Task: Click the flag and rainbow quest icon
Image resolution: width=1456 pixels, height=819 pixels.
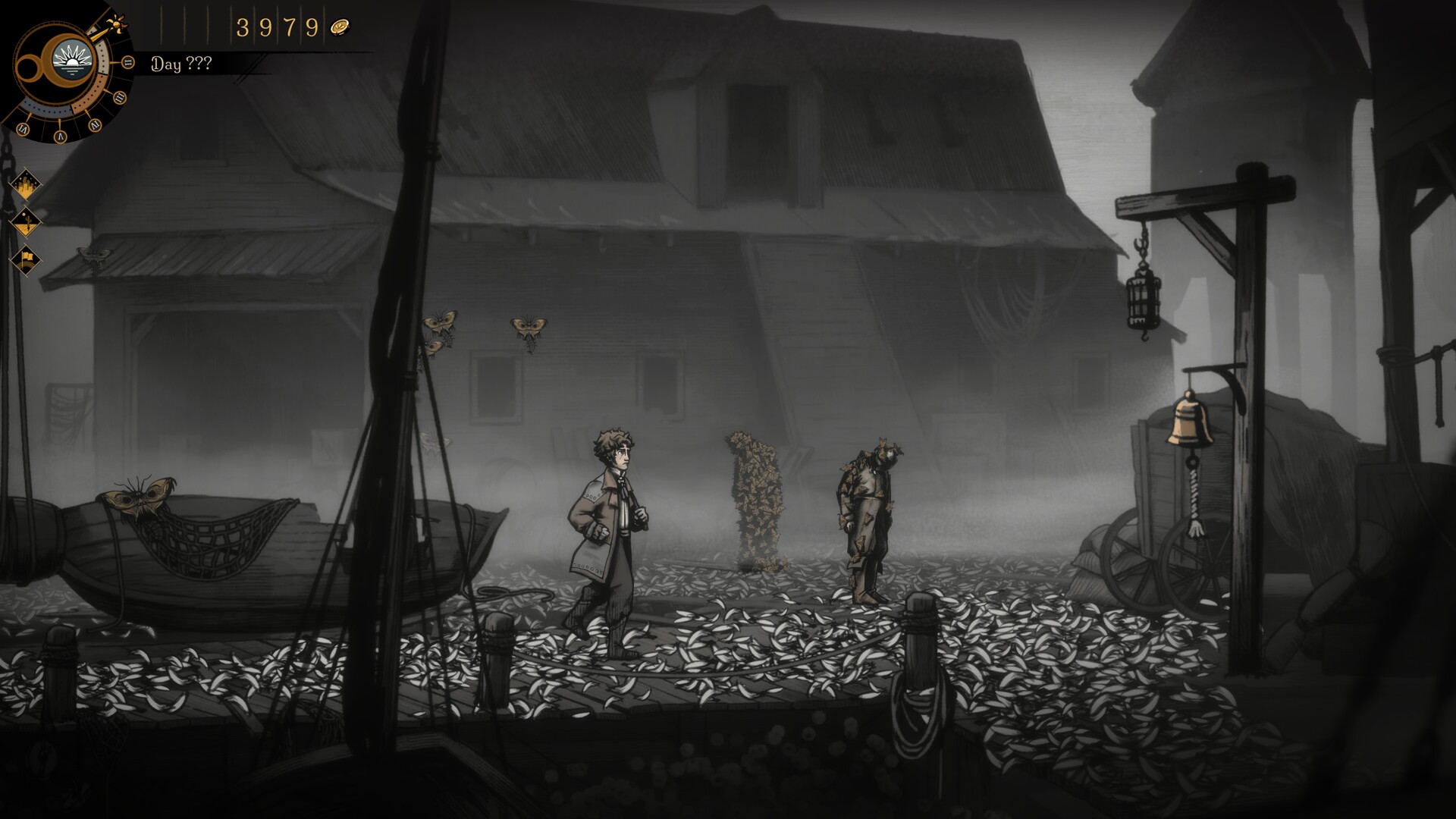Action: (25, 258)
